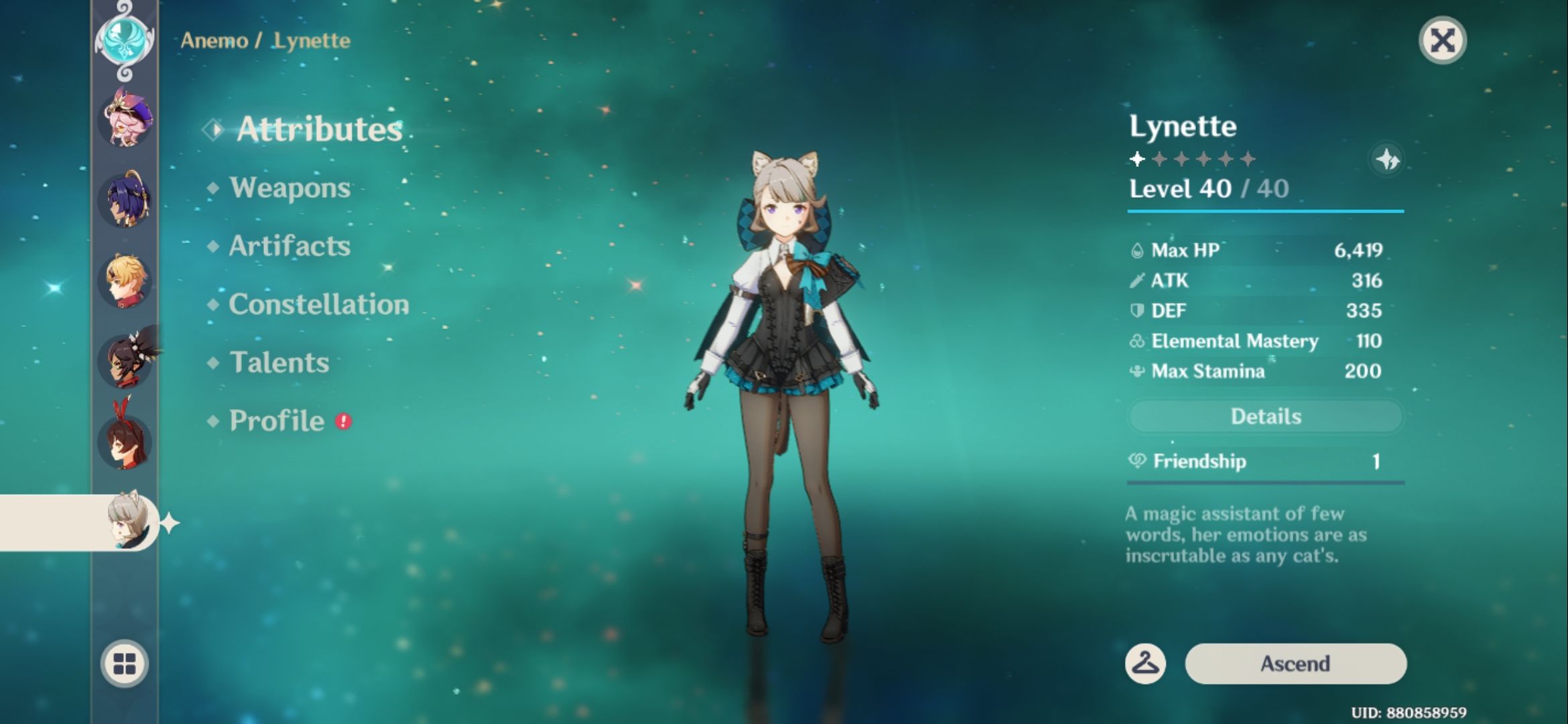Open the Profile with notification badge

(x=275, y=420)
